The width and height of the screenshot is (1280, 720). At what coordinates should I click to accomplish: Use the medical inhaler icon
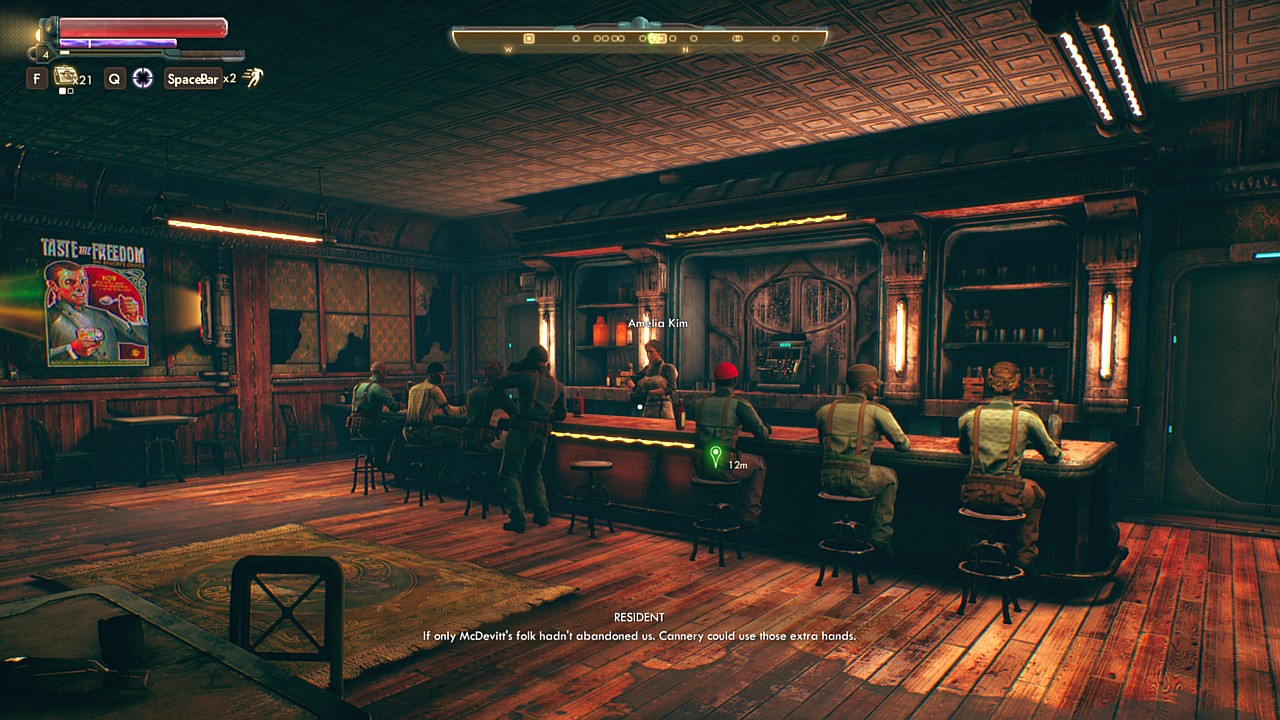click(x=66, y=76)
